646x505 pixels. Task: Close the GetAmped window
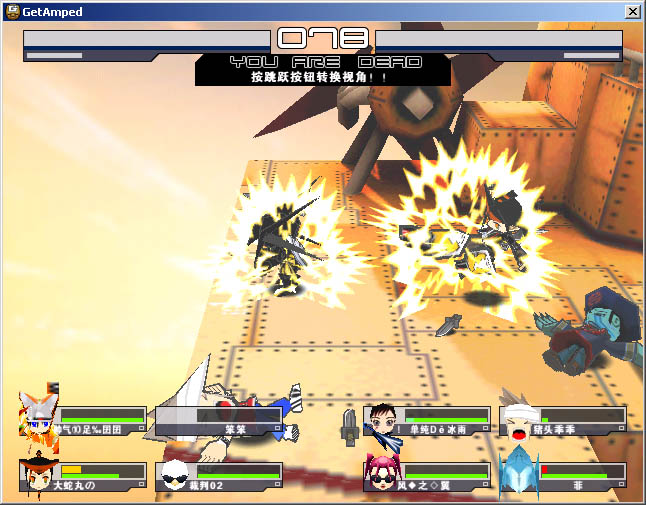[632, 11]
